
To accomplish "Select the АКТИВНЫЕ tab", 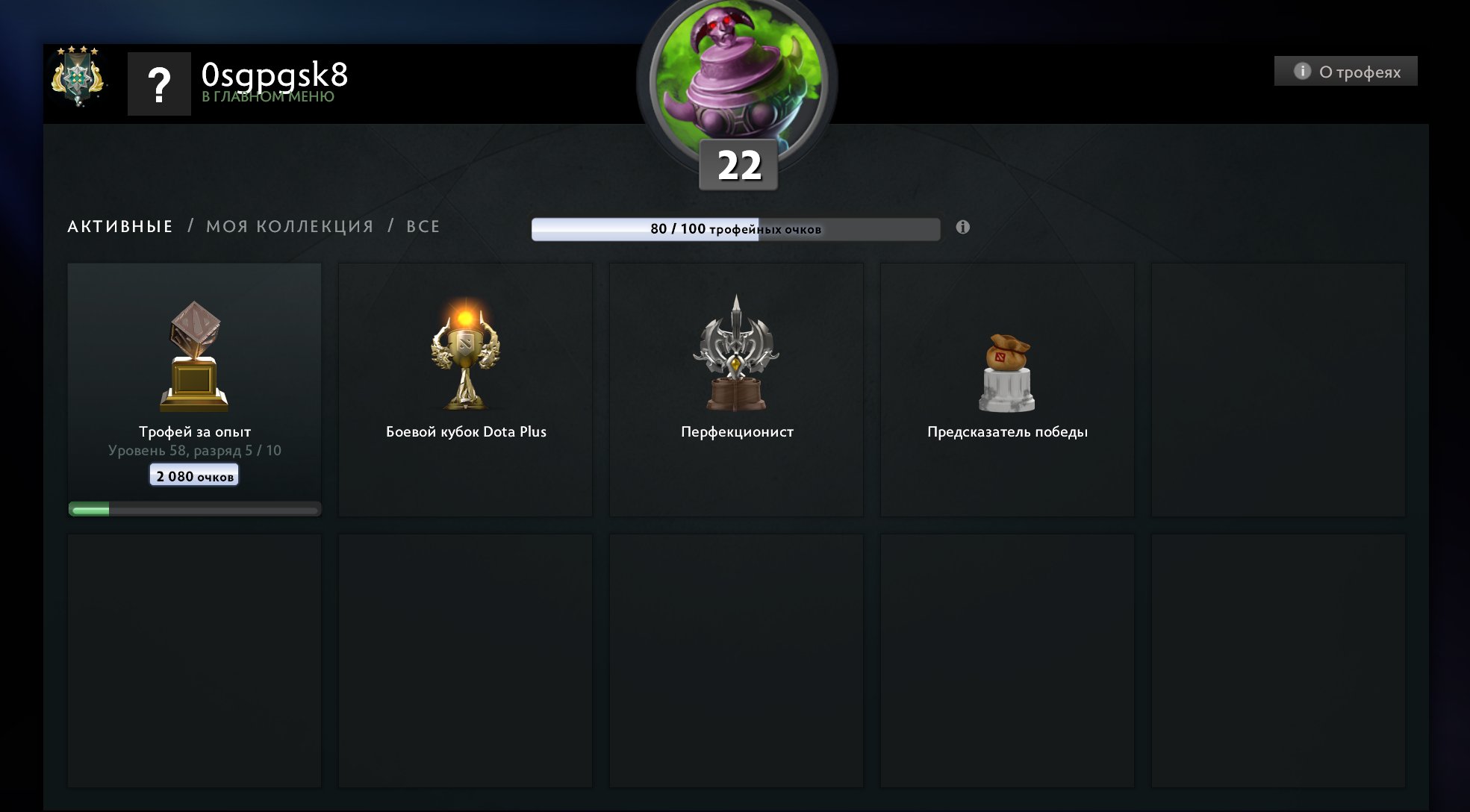I will coord(119,226).
